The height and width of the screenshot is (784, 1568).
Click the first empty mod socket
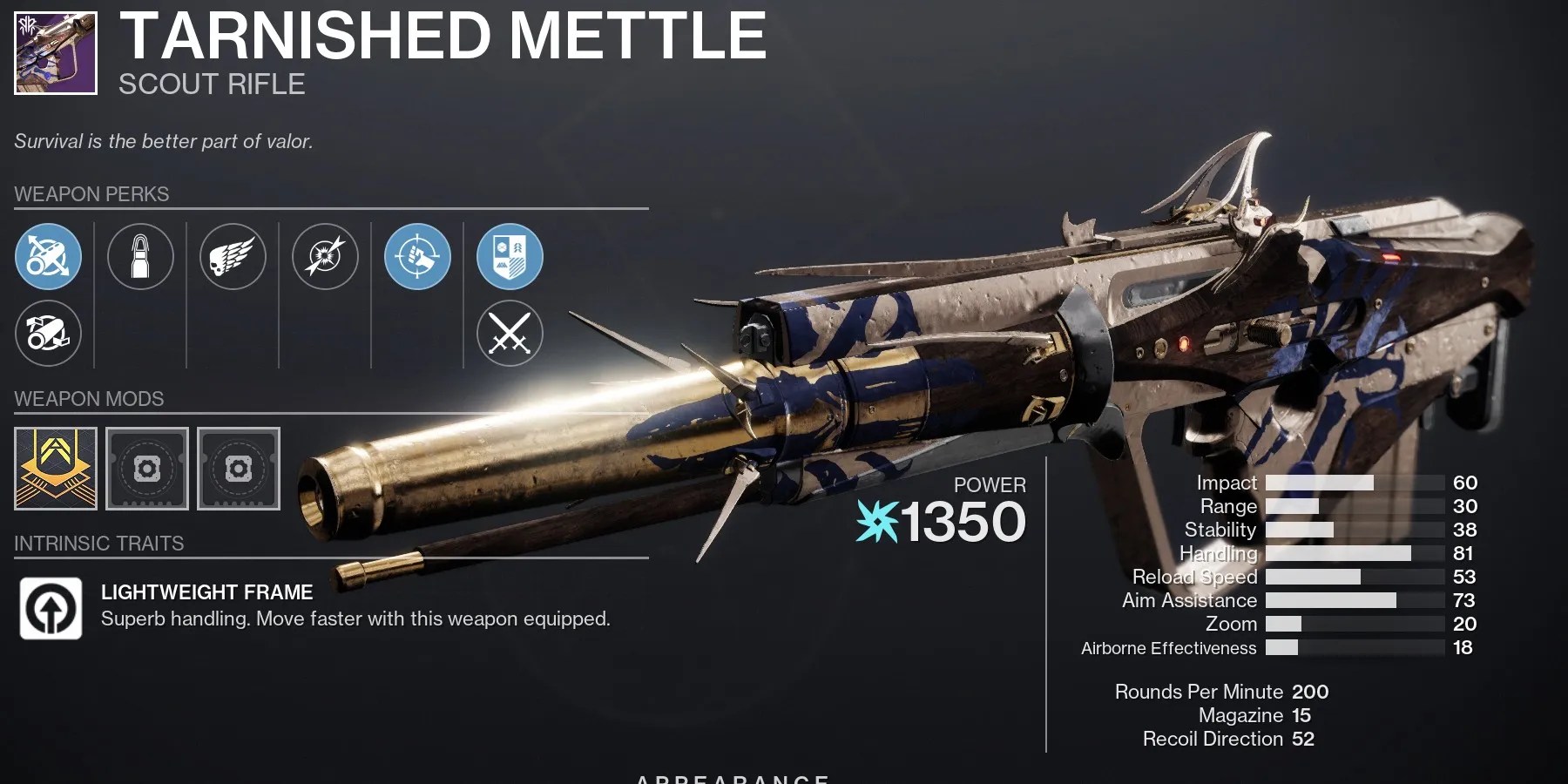146,469
